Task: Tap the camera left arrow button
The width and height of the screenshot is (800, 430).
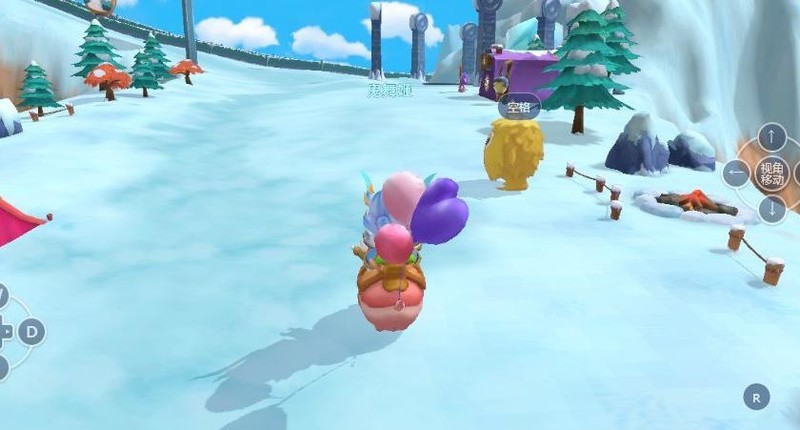Action: [x=736, y=174]
